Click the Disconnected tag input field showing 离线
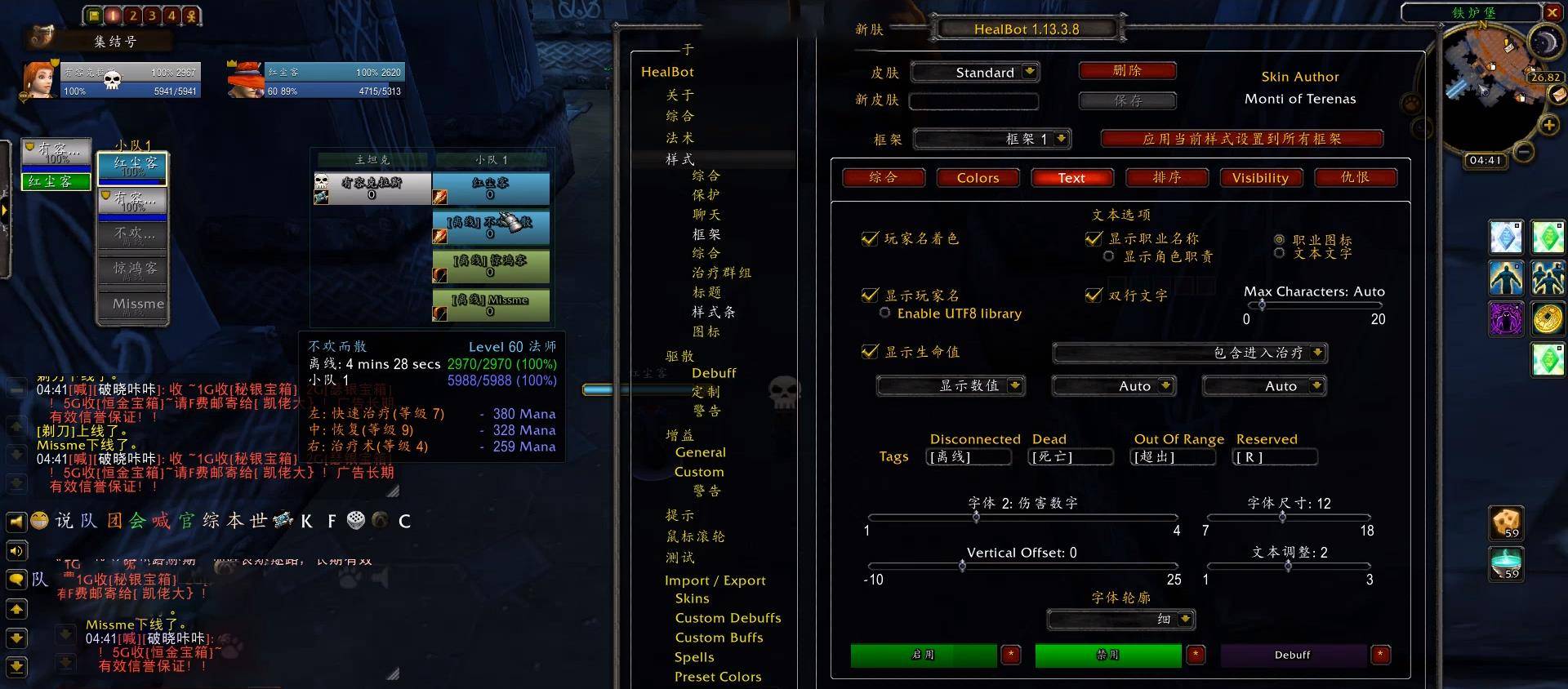The image size is (1568, 689). [969, 457]
